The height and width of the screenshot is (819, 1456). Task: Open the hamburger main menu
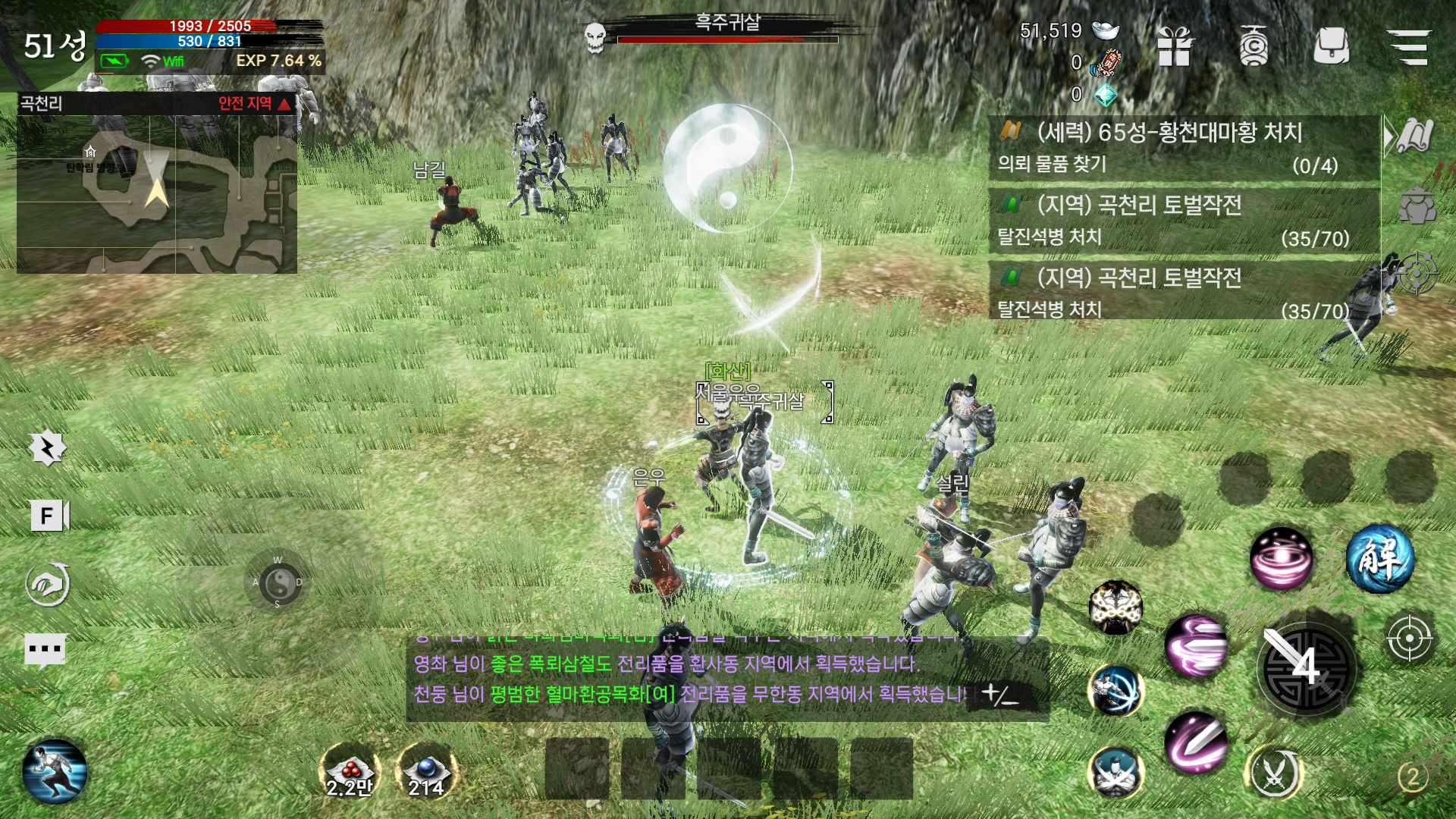point(1408,46)
